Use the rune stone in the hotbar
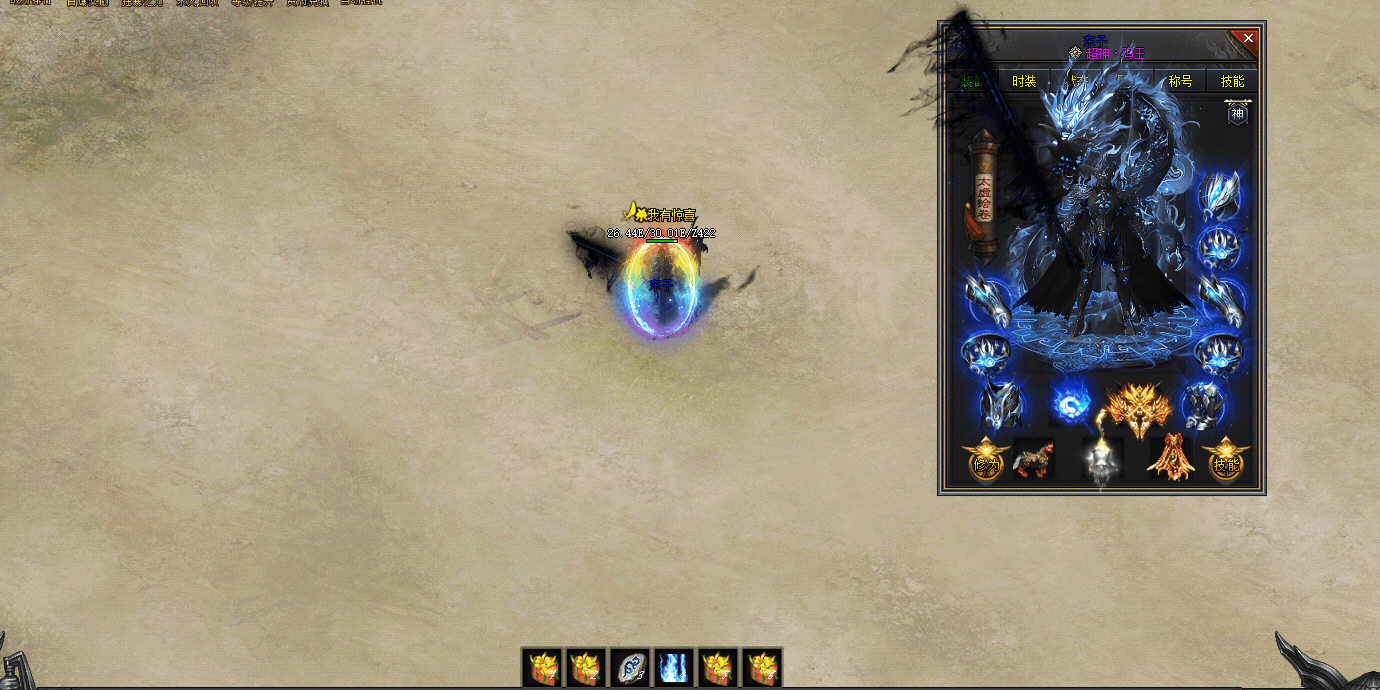Image resolution: width=1380 pixels, height=690 pixels. tap(631, 667)
